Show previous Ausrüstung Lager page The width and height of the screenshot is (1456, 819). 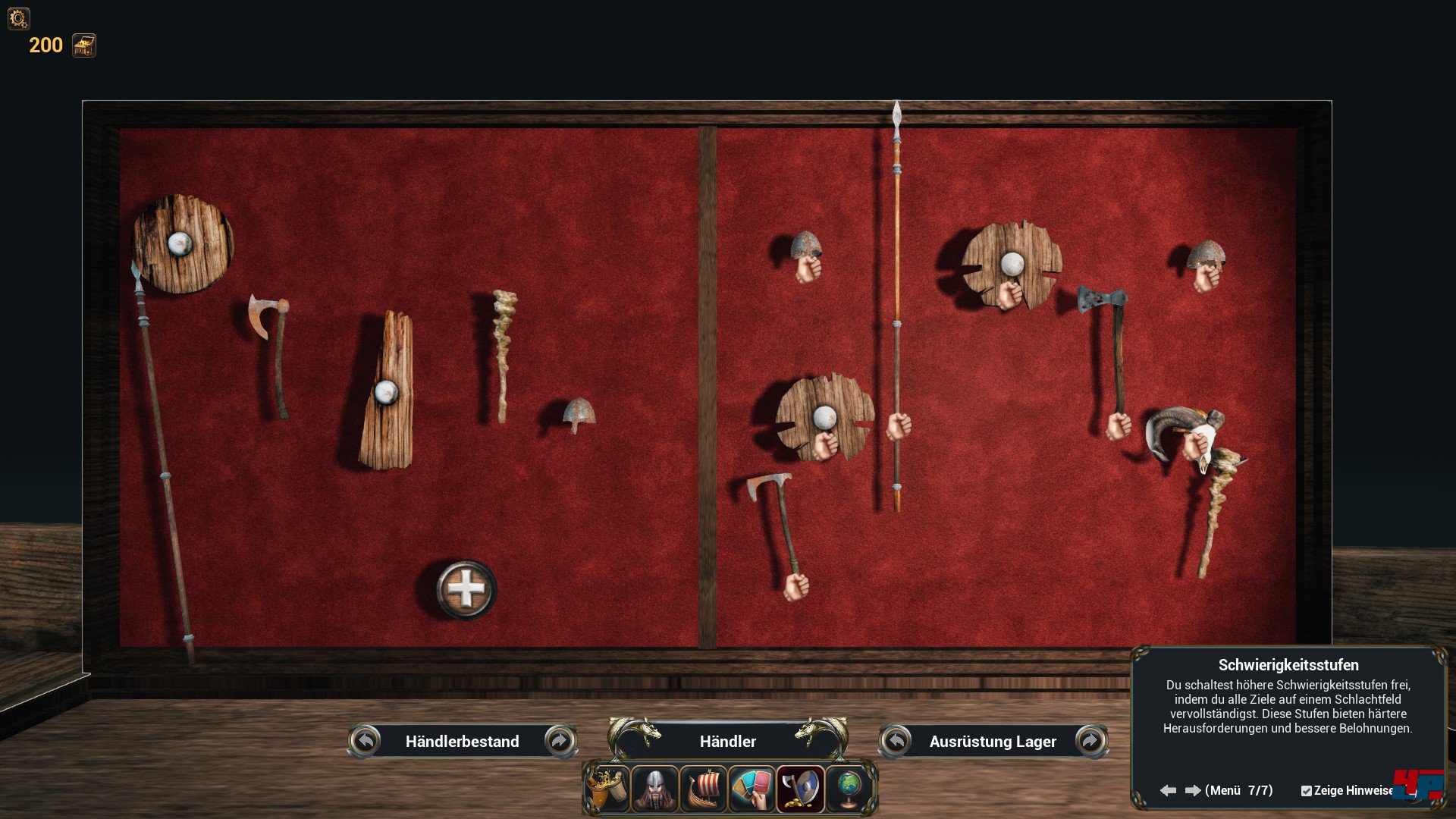[x=896, y=741]
